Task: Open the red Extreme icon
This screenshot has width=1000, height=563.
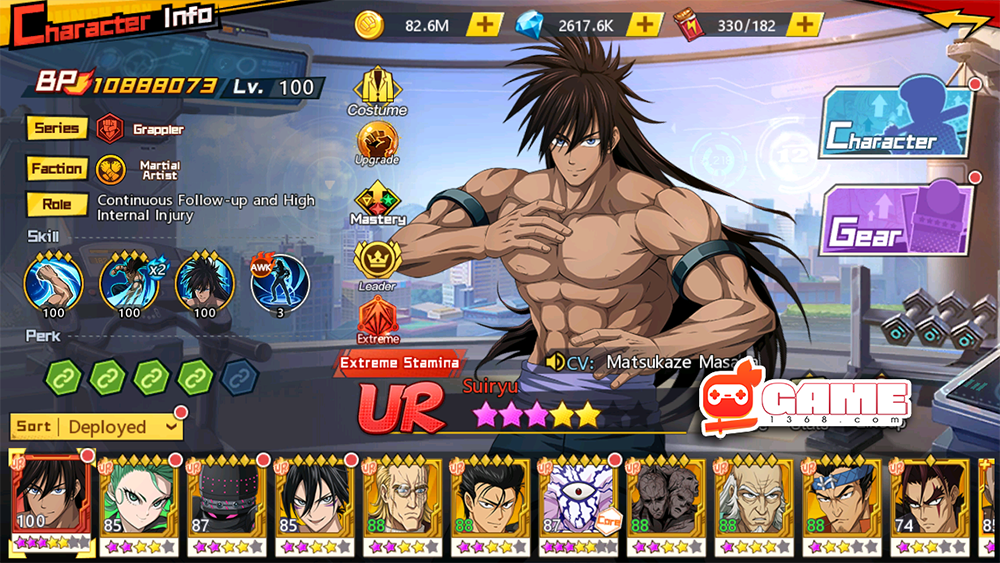Action: point(377,320)
